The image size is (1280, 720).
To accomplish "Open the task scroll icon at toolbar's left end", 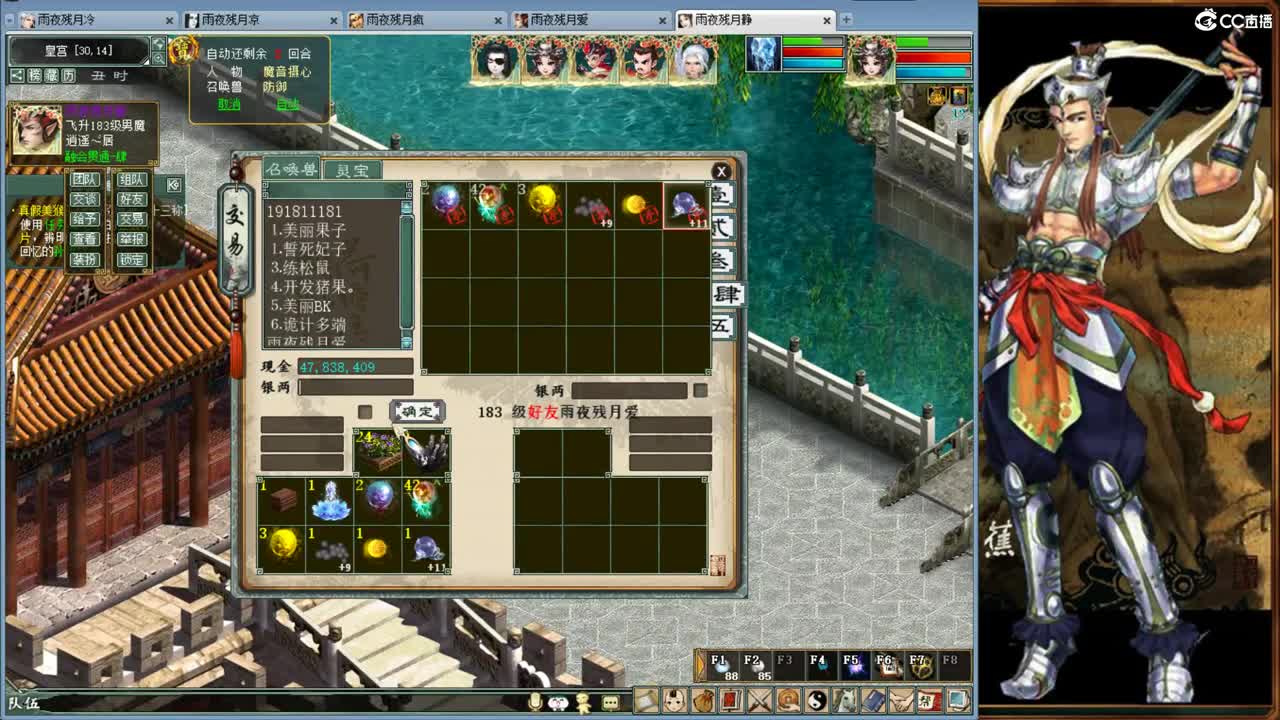I will click(645, 701).
